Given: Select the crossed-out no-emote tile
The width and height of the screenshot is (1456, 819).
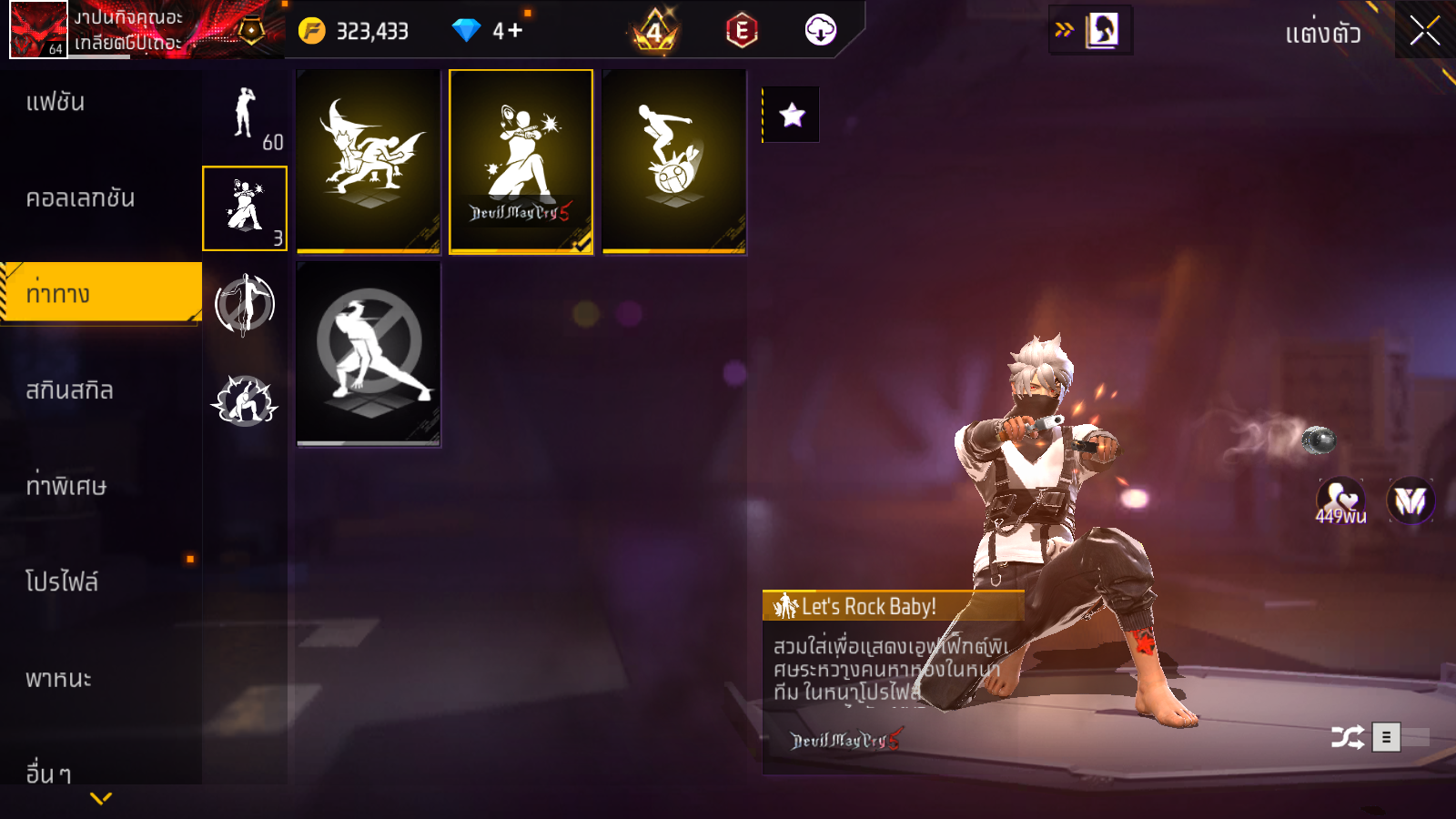Looking at the screenshot, I should (369, 353).
